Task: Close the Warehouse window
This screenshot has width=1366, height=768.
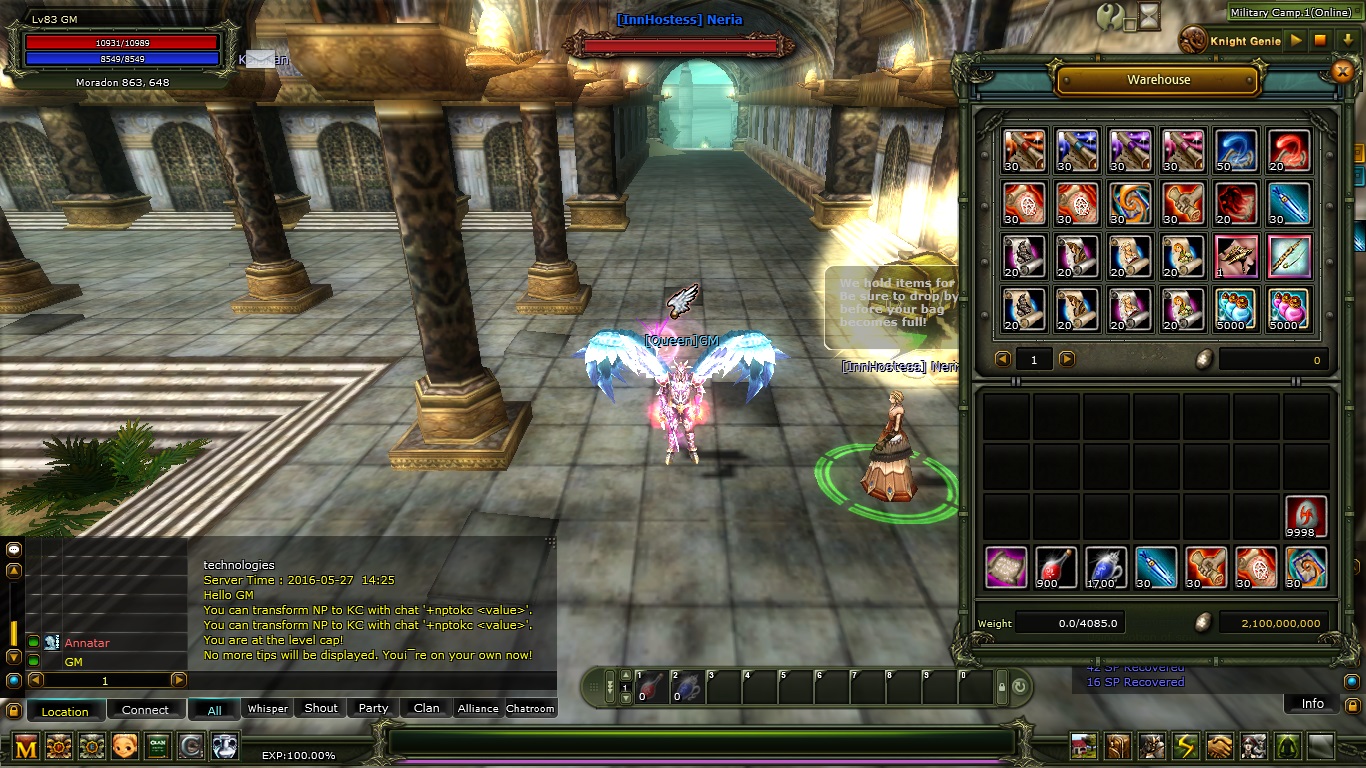Action: pos(1342,71)
